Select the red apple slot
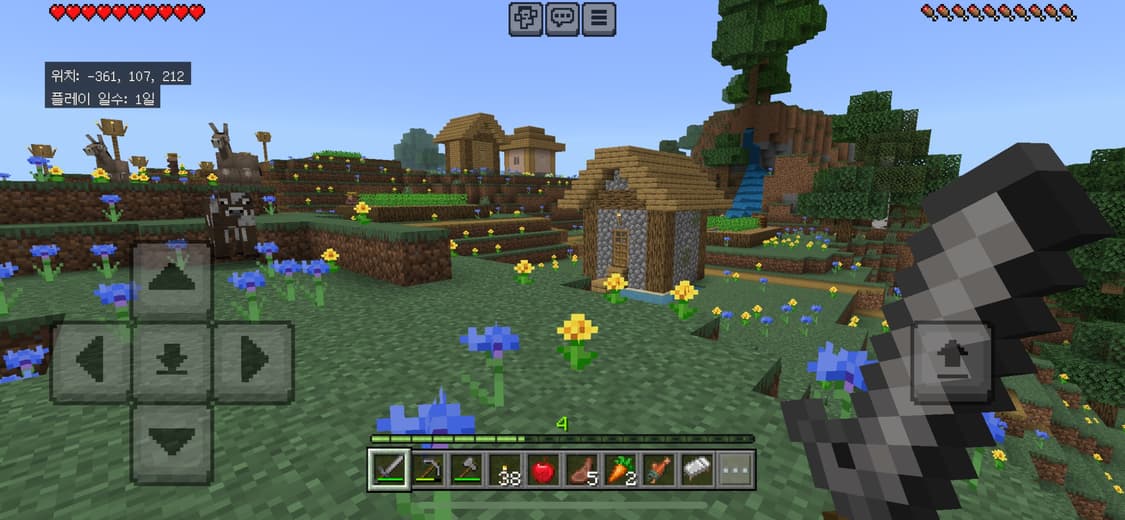This screenshot has height=520, width=1125. tap(542, 469)
